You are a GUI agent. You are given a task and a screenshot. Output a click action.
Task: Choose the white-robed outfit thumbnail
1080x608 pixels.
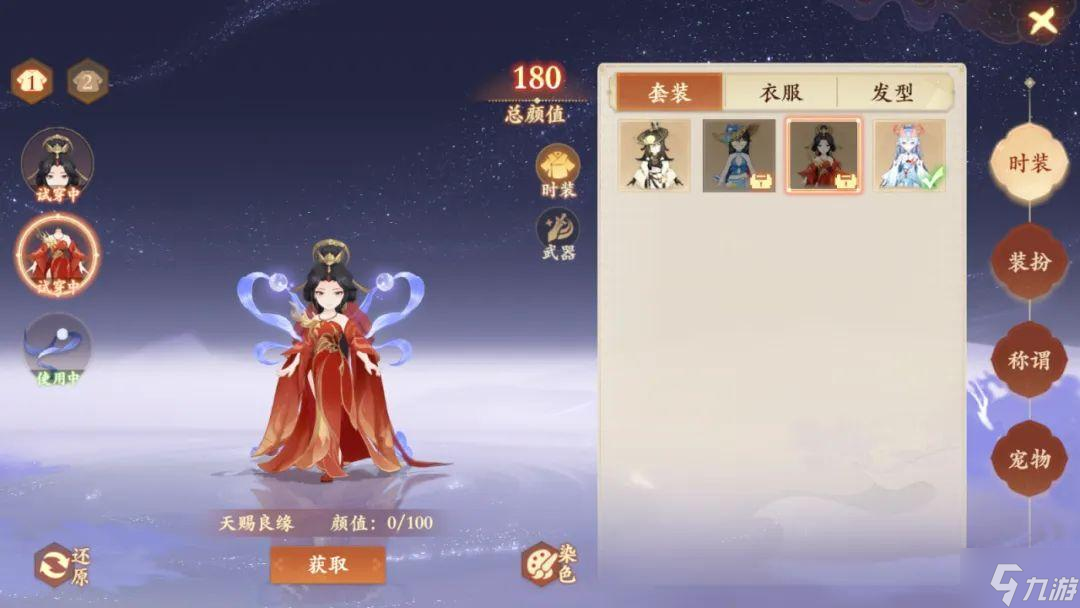(654, 156)
